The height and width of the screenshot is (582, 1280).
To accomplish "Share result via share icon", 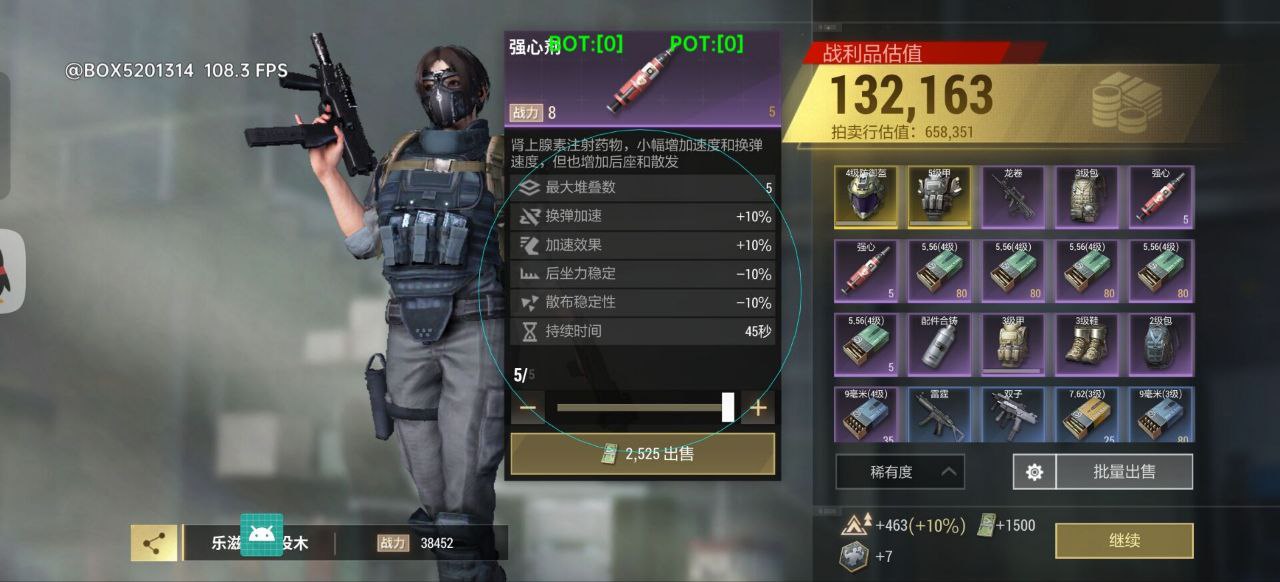I will tap(153, 543).
